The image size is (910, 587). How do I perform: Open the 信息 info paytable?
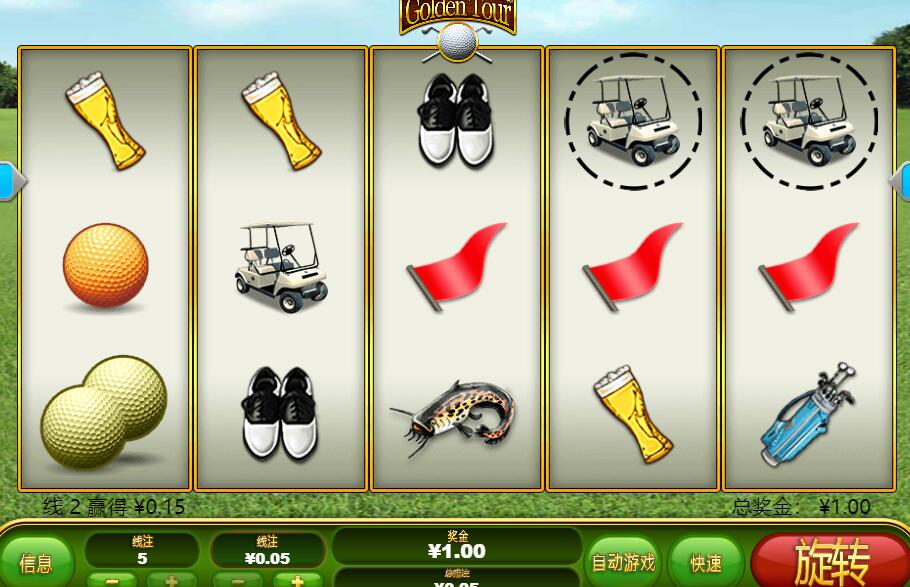tap(36, 563)
